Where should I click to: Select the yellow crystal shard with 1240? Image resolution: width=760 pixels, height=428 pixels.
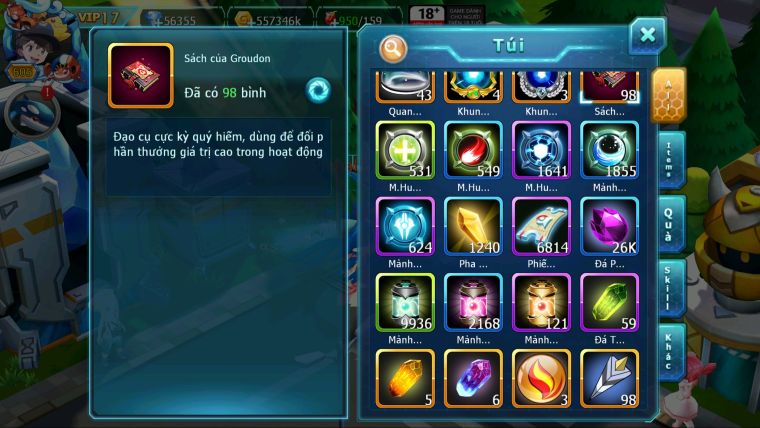click(473, 226)
